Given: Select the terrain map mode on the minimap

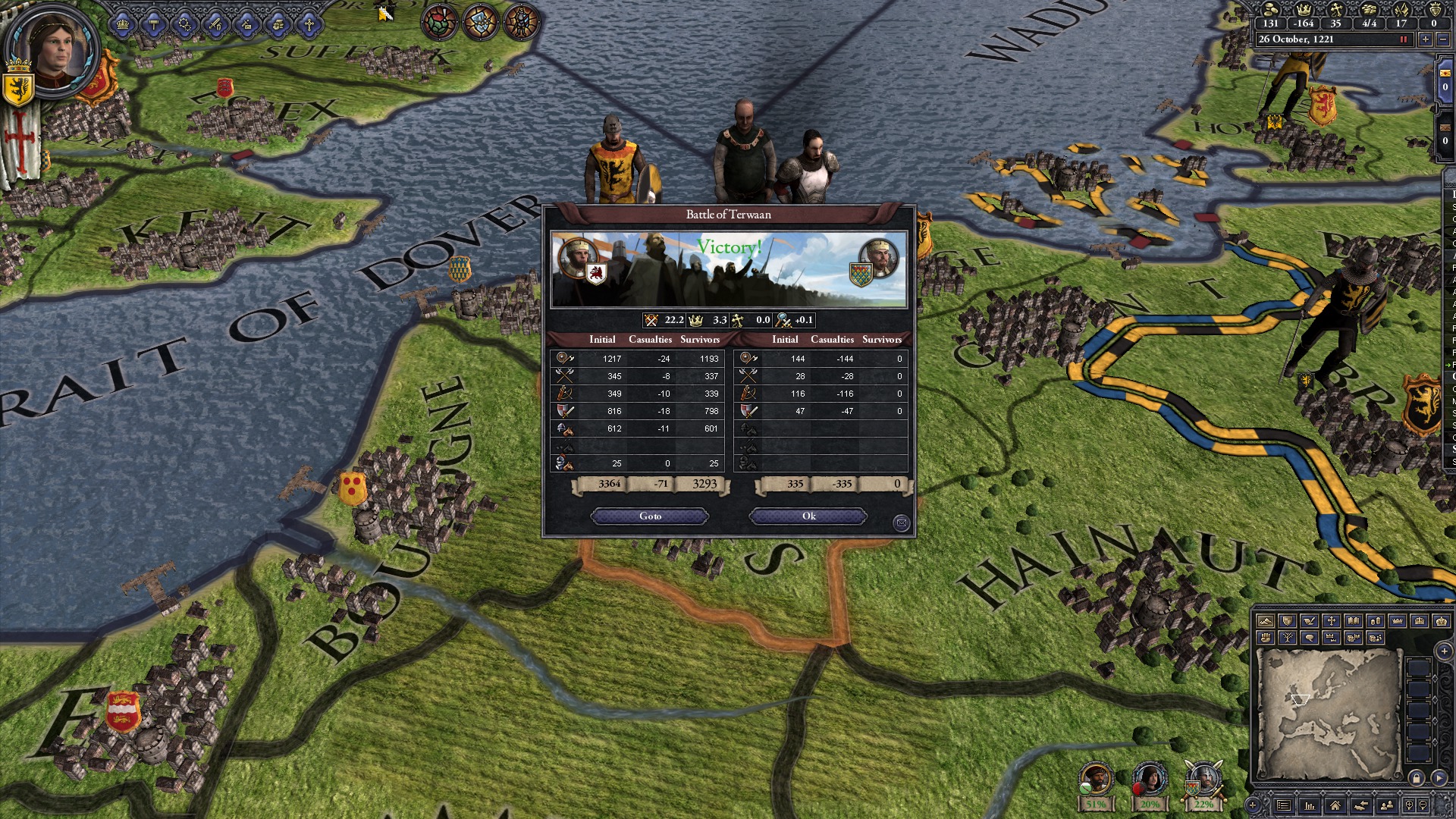Looking at the screenshot, I should tap(1266, 622).
